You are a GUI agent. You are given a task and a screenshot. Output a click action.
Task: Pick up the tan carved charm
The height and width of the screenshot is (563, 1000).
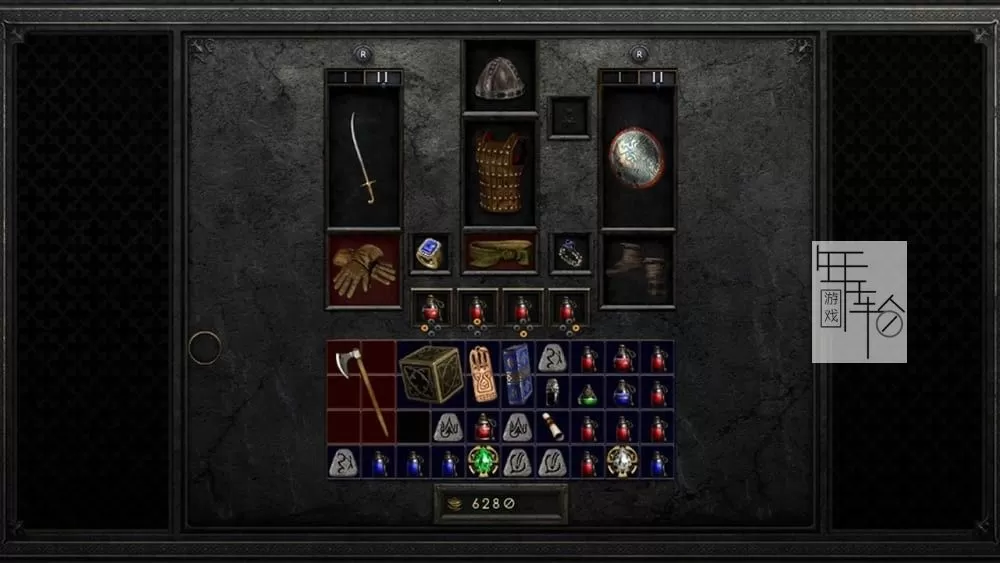tap(483, 374)
